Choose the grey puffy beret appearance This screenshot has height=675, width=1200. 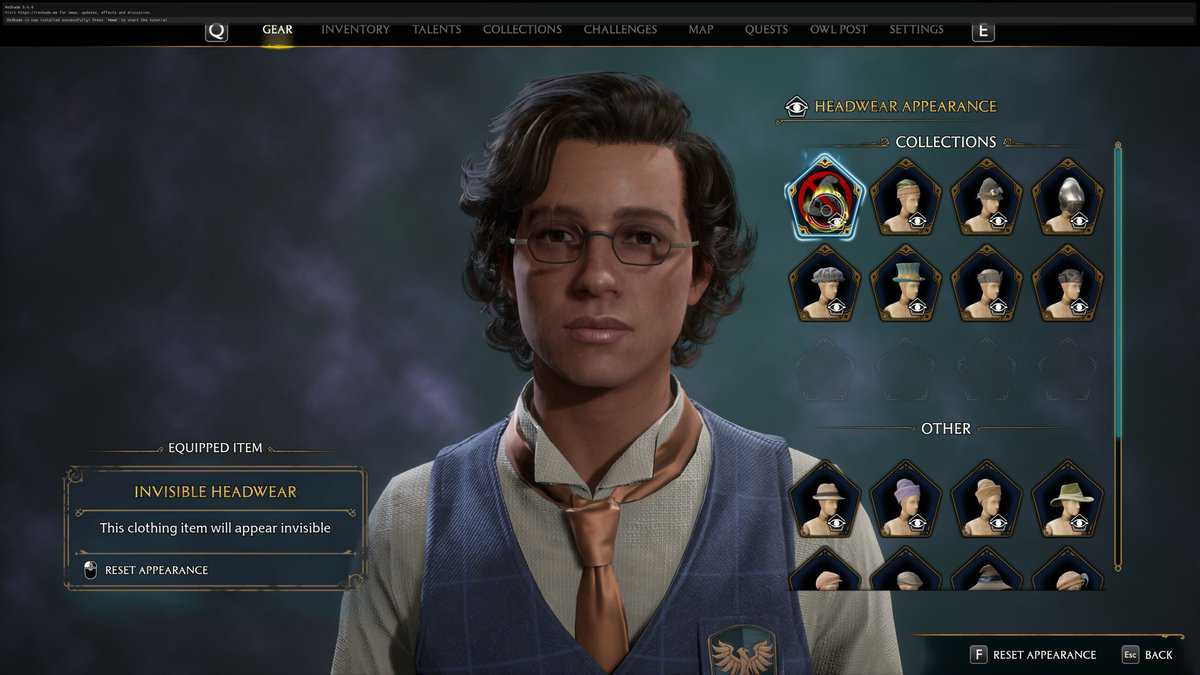point(825,283)
